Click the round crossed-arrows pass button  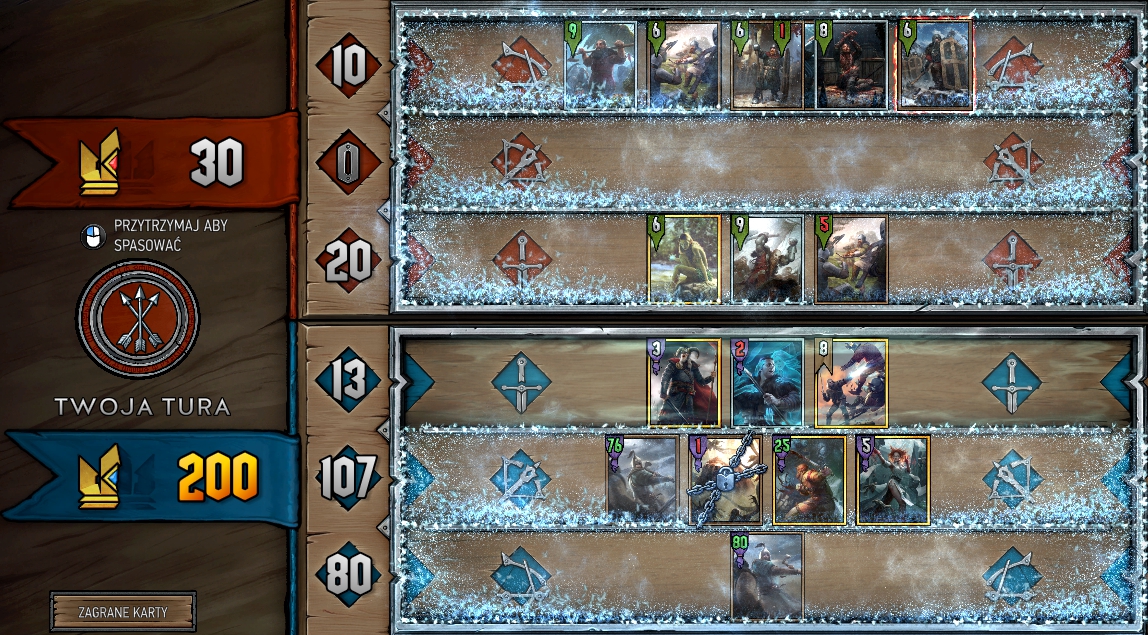click(x=138, y=319)
